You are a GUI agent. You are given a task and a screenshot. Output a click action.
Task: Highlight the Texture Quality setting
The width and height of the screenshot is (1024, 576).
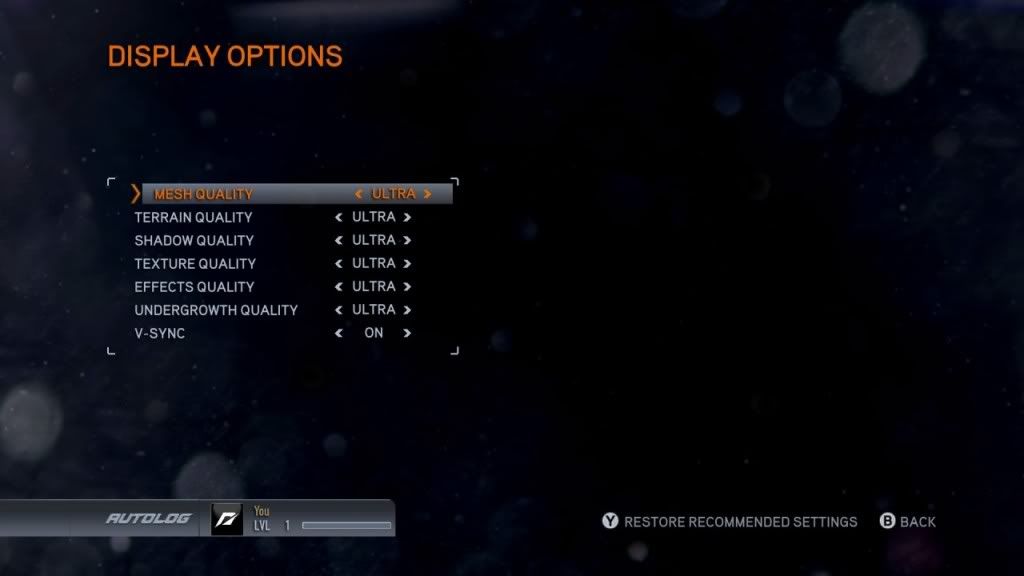pos(195,264)
